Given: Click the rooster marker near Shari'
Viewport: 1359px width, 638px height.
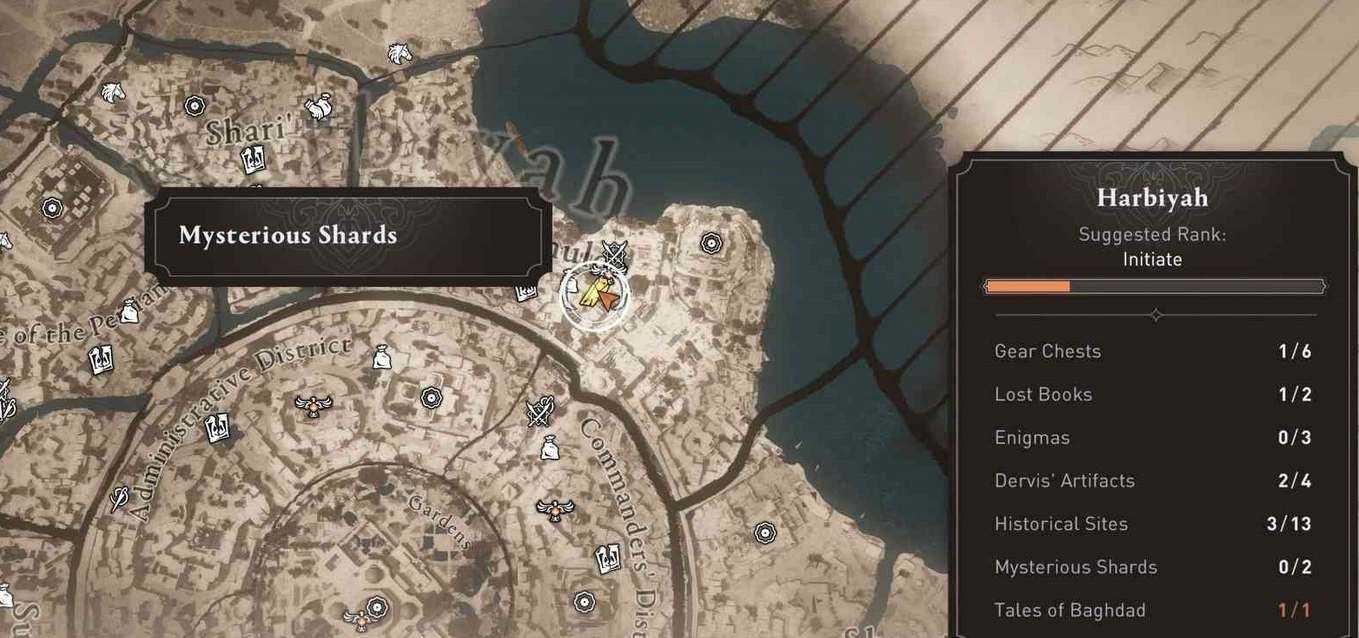Looking at the screenshot, I should (318, 106).
